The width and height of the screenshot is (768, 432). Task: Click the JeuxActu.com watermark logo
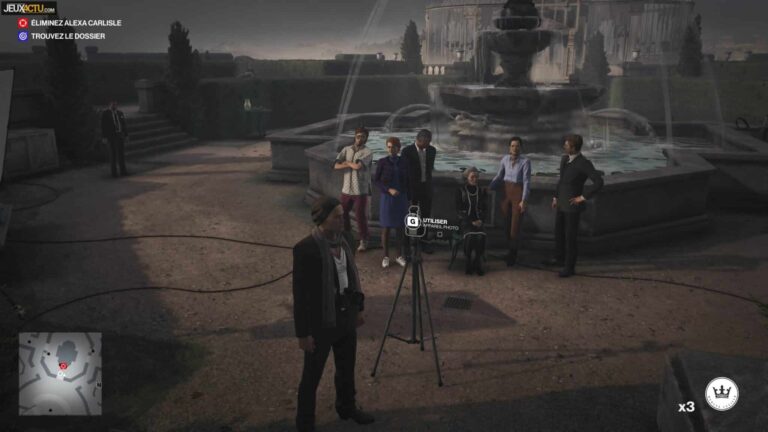[x=28, y=7]
